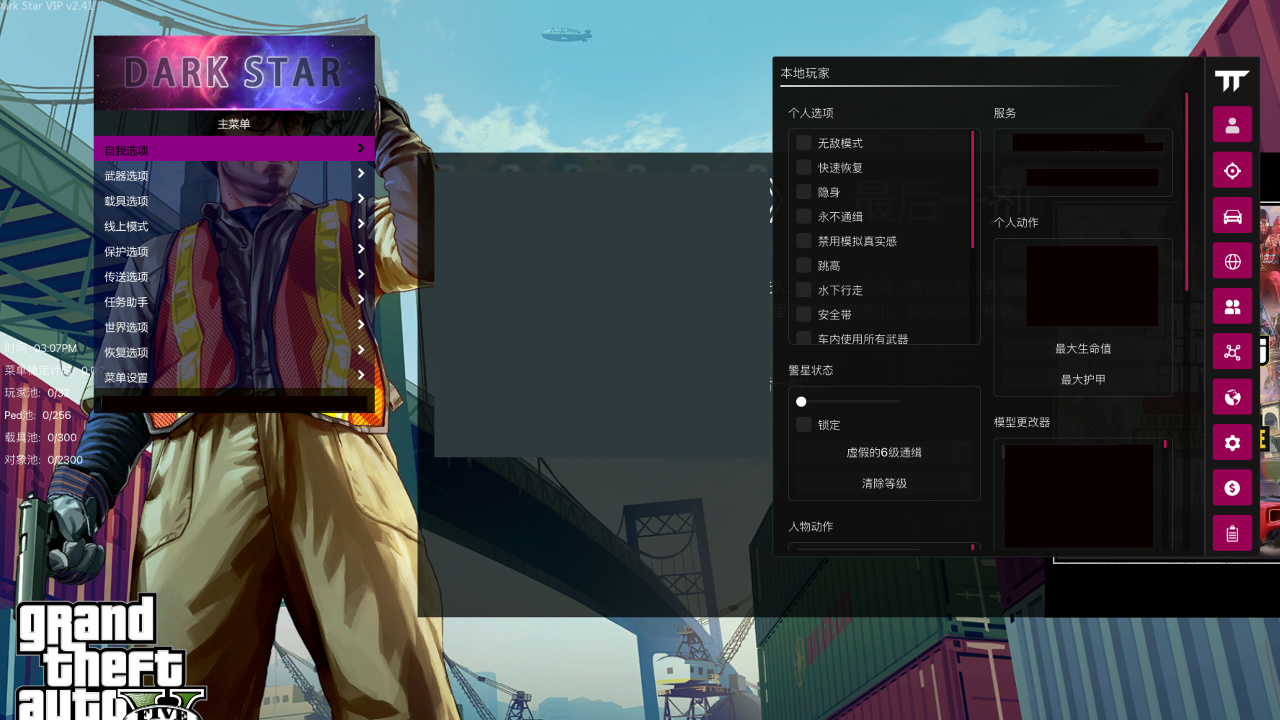Viewport: 1280px width, 720px height.
Task: Open the 人物动作 dropdown
Action: tap(883, 549)
